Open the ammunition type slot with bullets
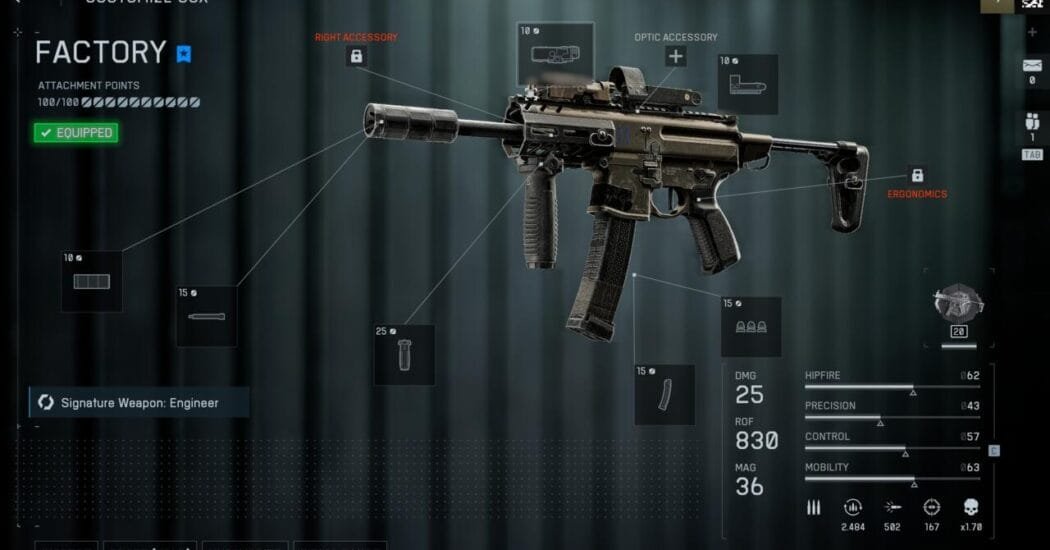This screenshot has width=1050, height=550. [x=751, y=327]
